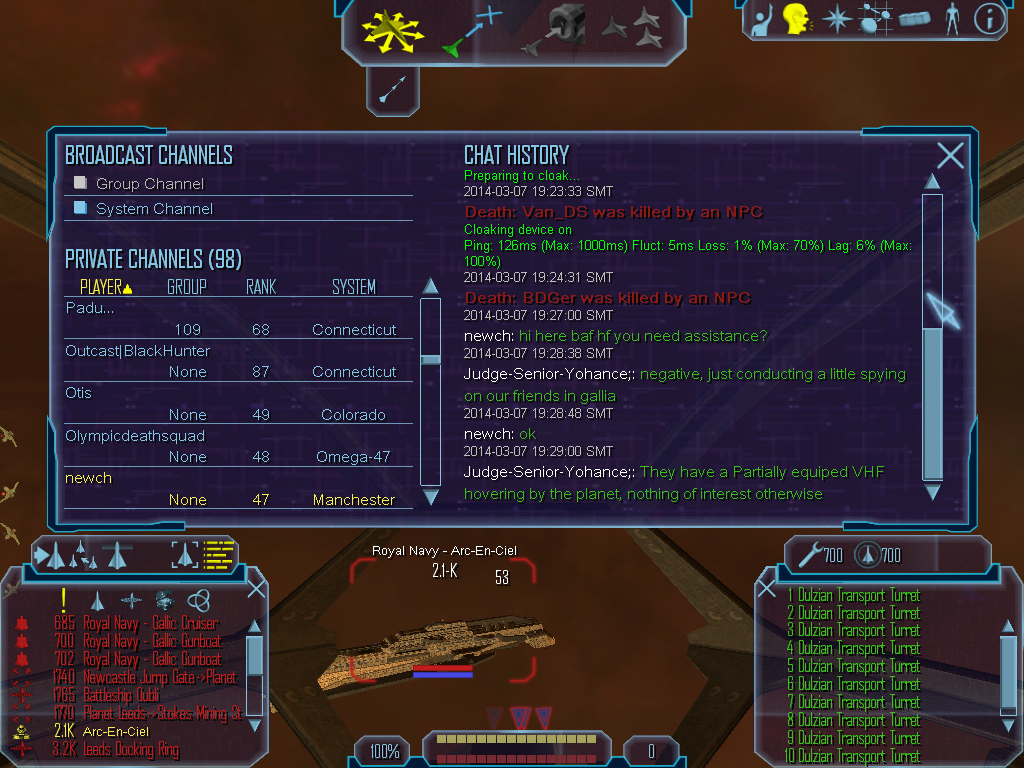Close the contact list panel

tap(256, 588)
